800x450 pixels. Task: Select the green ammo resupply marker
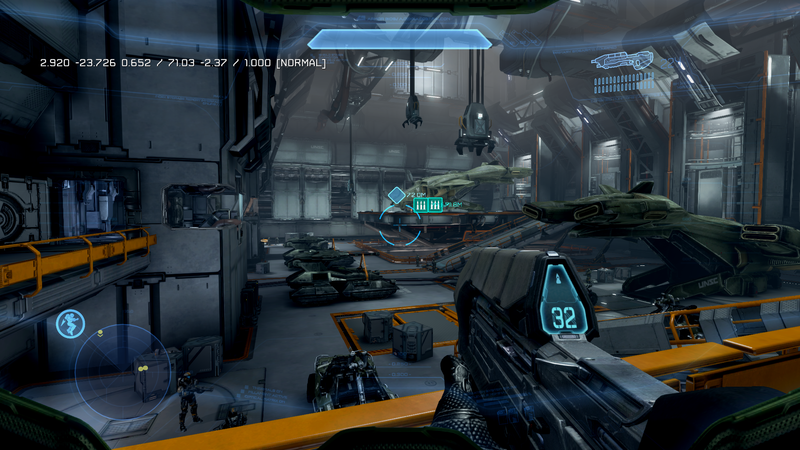coord(427,205)
